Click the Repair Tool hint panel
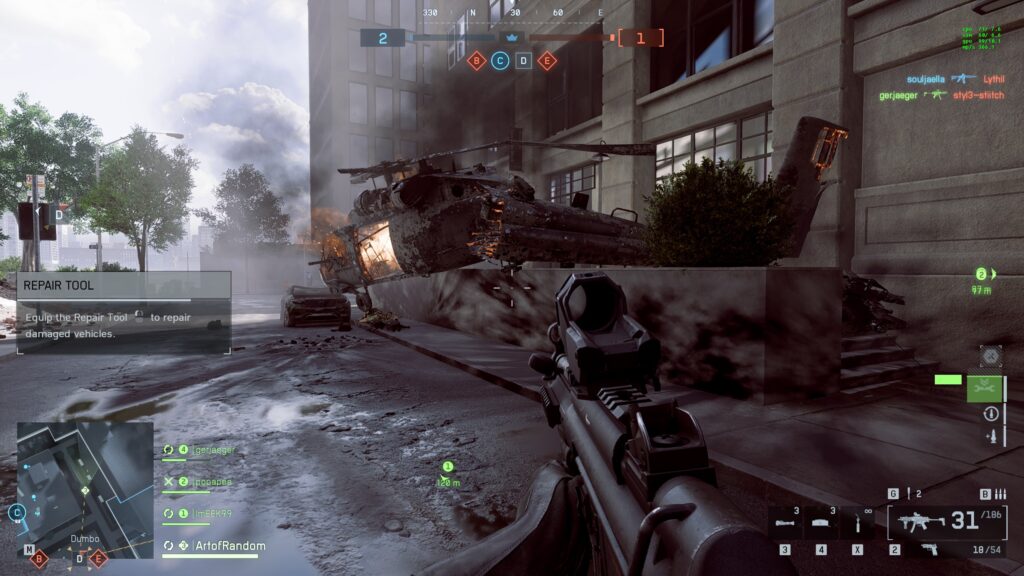Image resolution: width=1024 pixels, height=576 pixels. (x=123, y=311)
